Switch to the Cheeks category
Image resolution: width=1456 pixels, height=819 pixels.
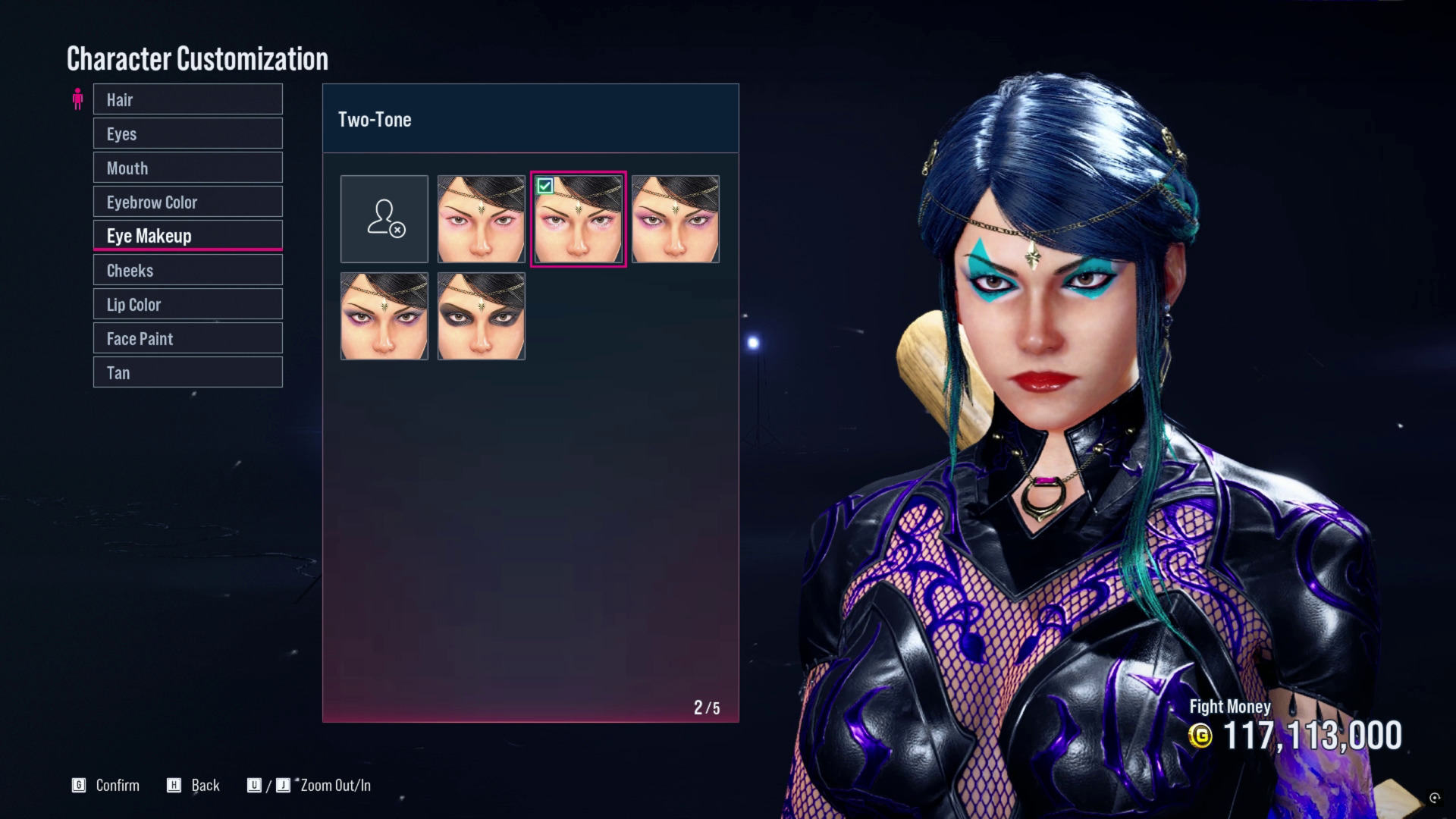point(187,270)
